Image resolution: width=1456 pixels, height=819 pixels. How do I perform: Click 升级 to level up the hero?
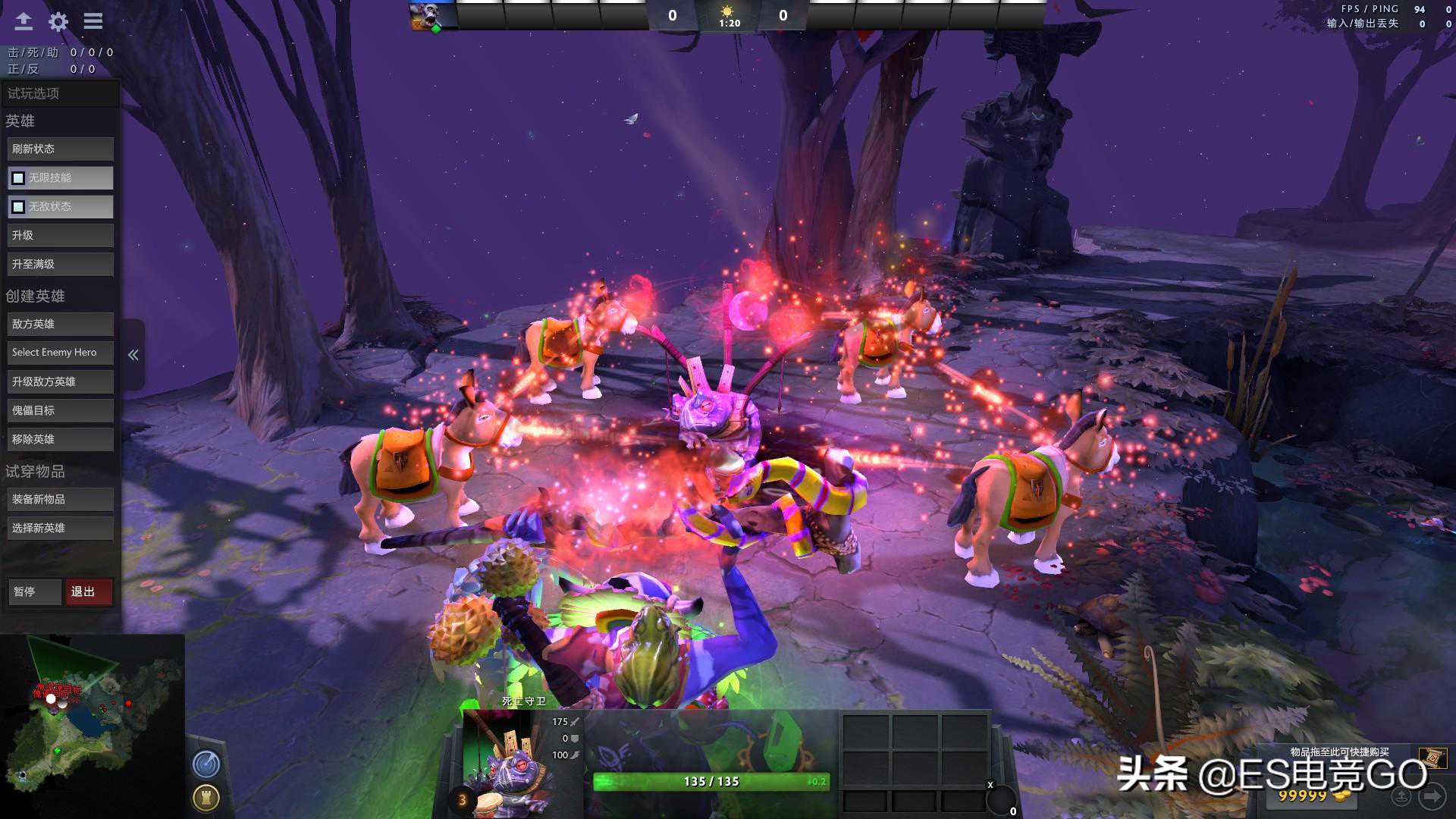tap(61, 236)
